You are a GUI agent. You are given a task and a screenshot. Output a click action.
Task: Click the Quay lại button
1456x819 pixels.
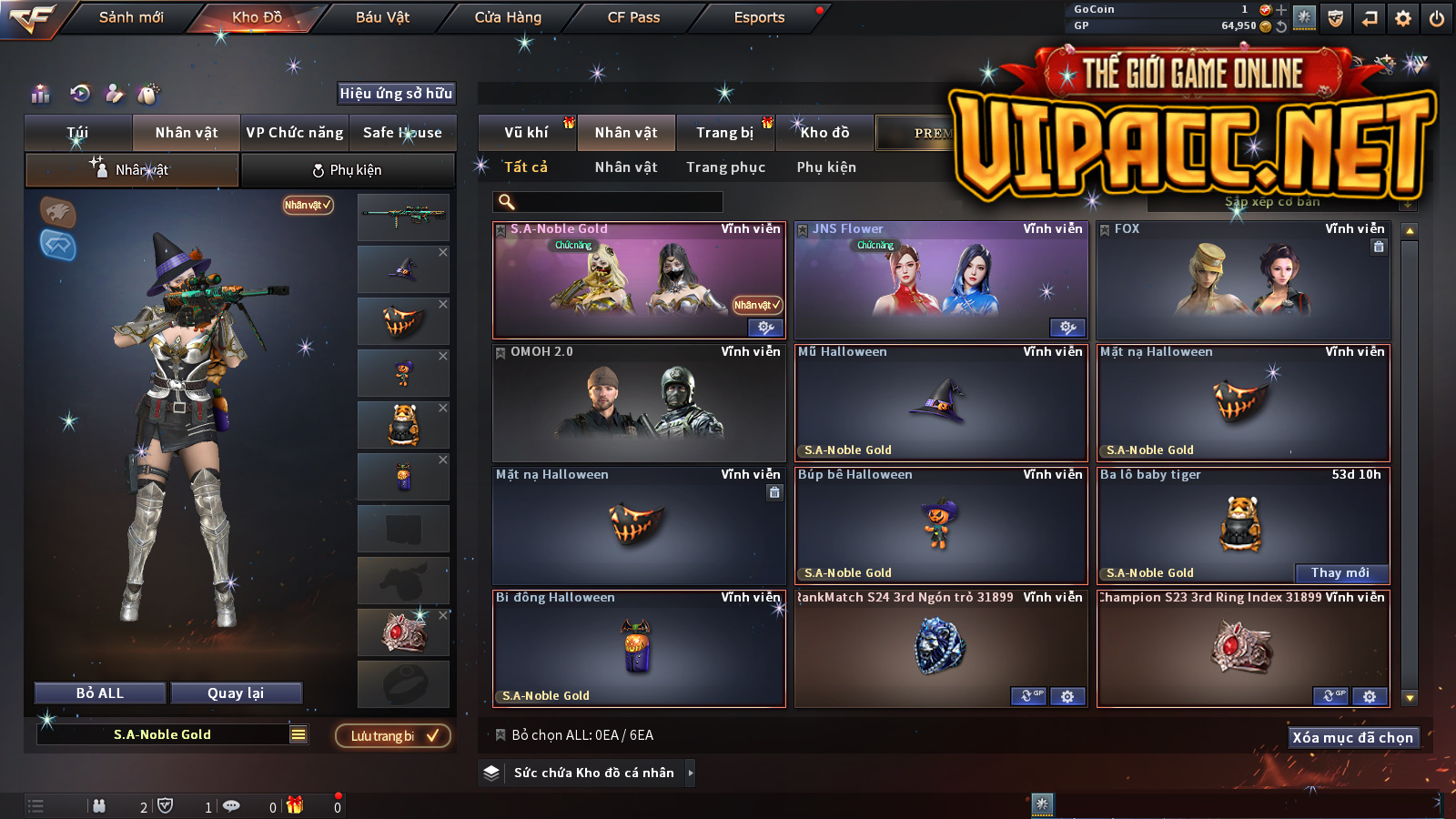[236, 693]
